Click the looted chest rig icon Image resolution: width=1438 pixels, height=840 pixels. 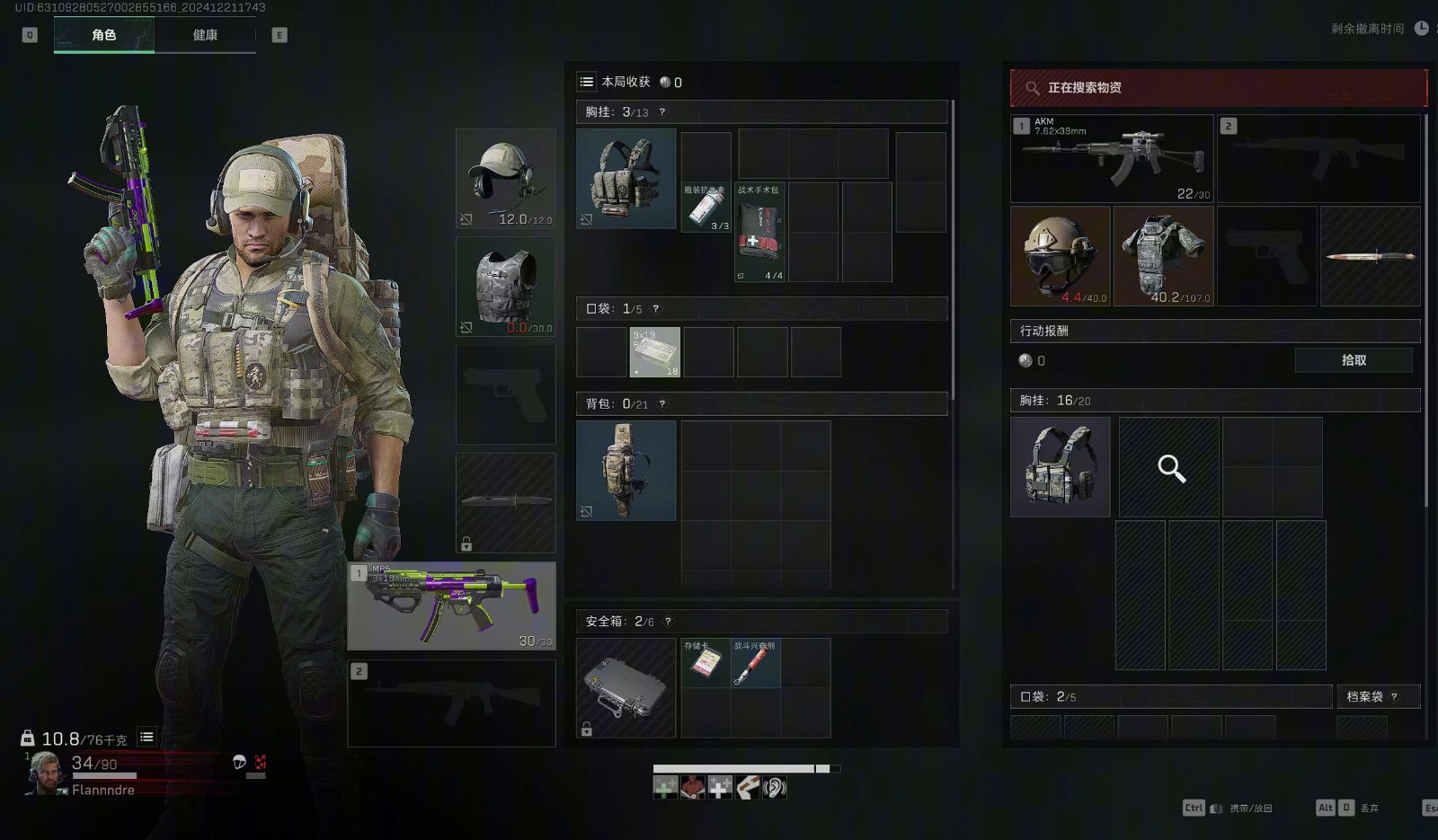[x=1061, y=467]
